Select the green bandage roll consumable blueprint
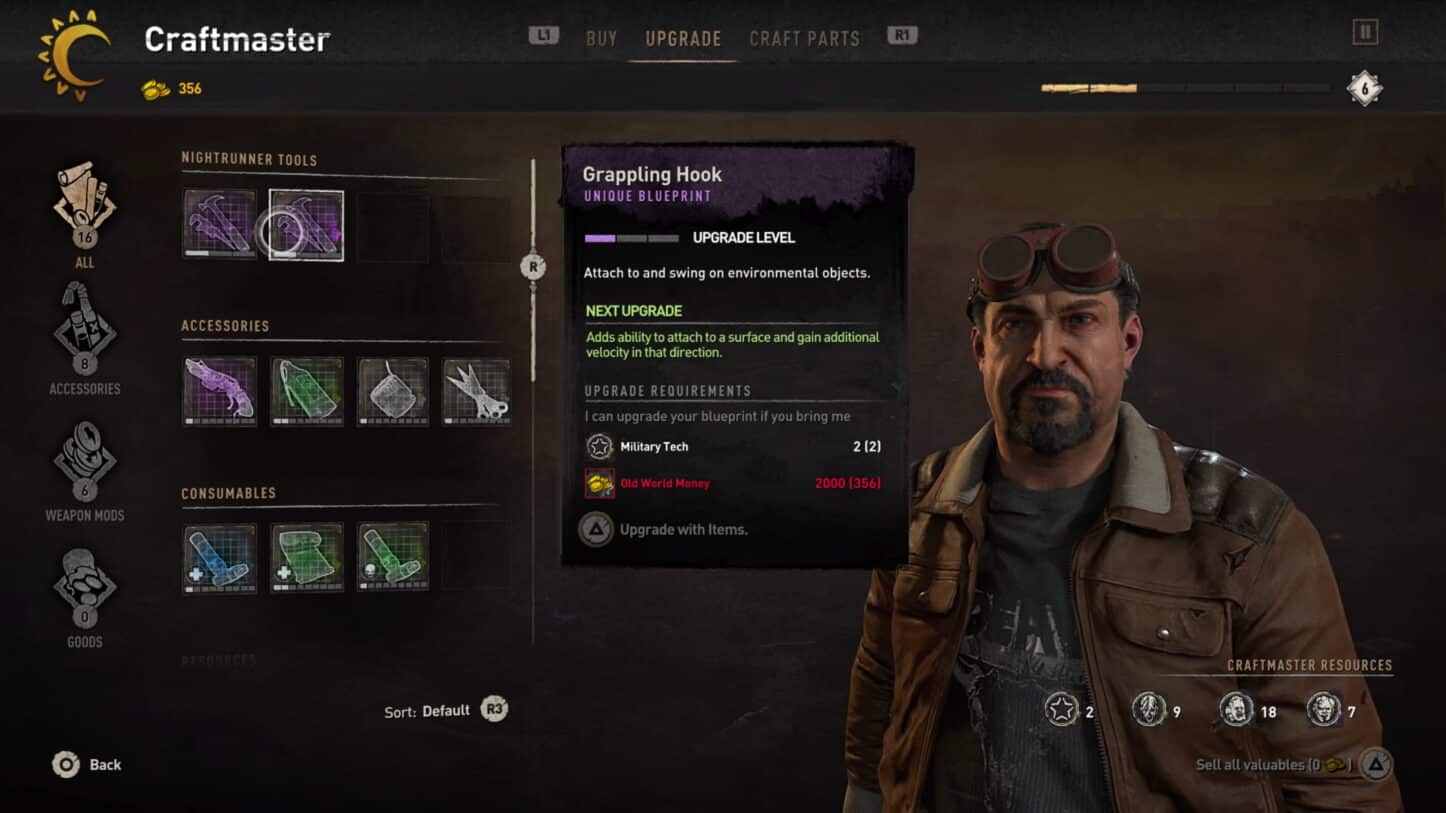This screenshot has height=813, width=1446. pyautogui.click(x=307, y=557)
